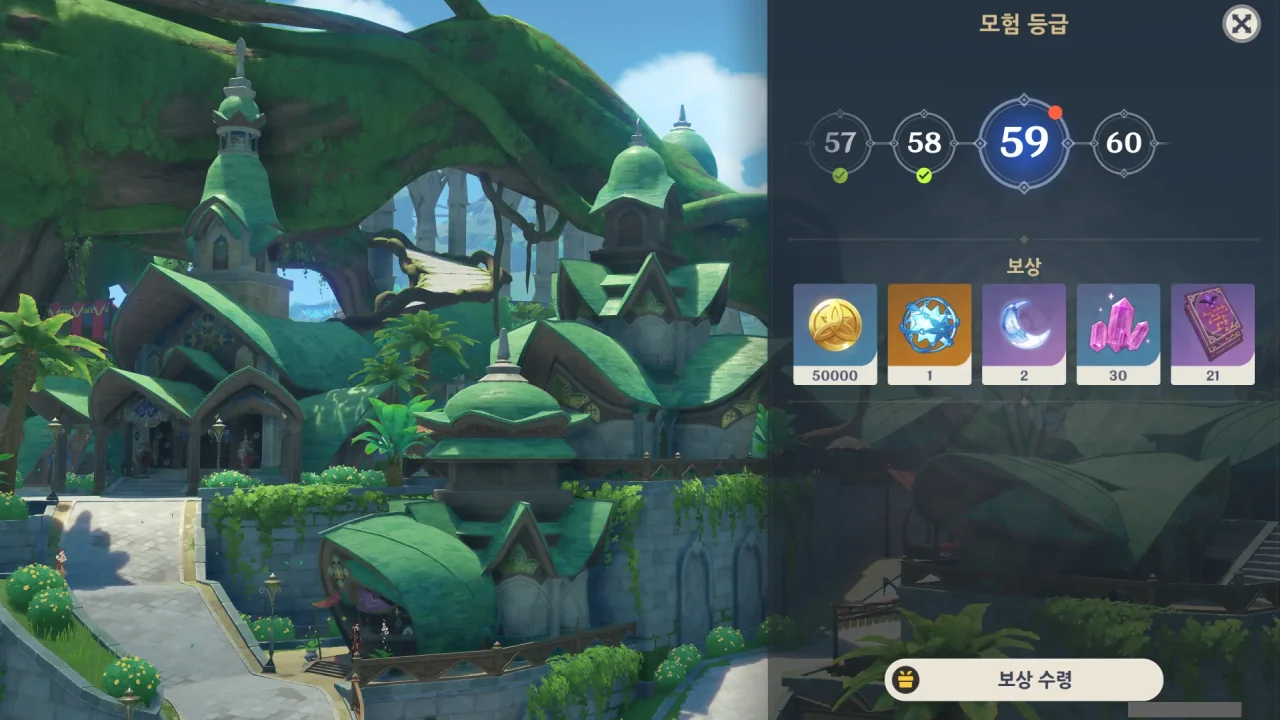Inspect the pink crystal ore reward
1280x720 pixels.
pos(1118,334)
